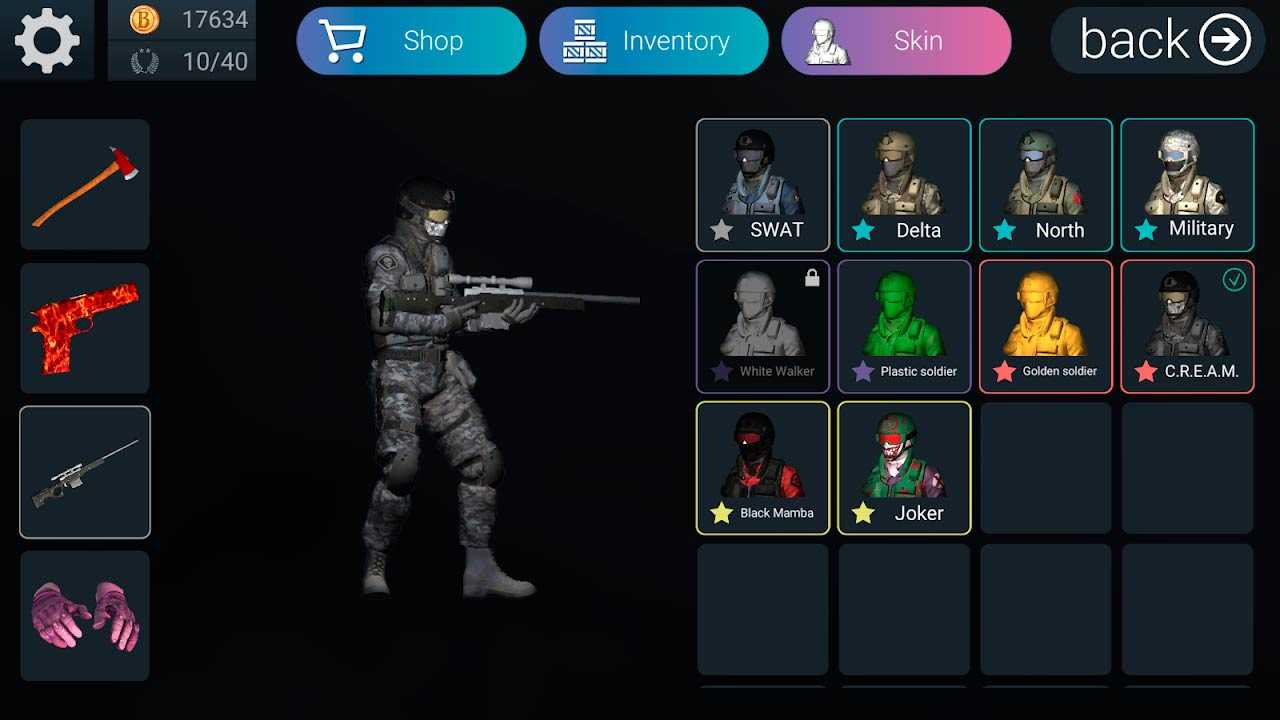The width and height of the screenshot is (1280, 720).
Task: Open the settings gear menu
Action: tap(47, 40)
